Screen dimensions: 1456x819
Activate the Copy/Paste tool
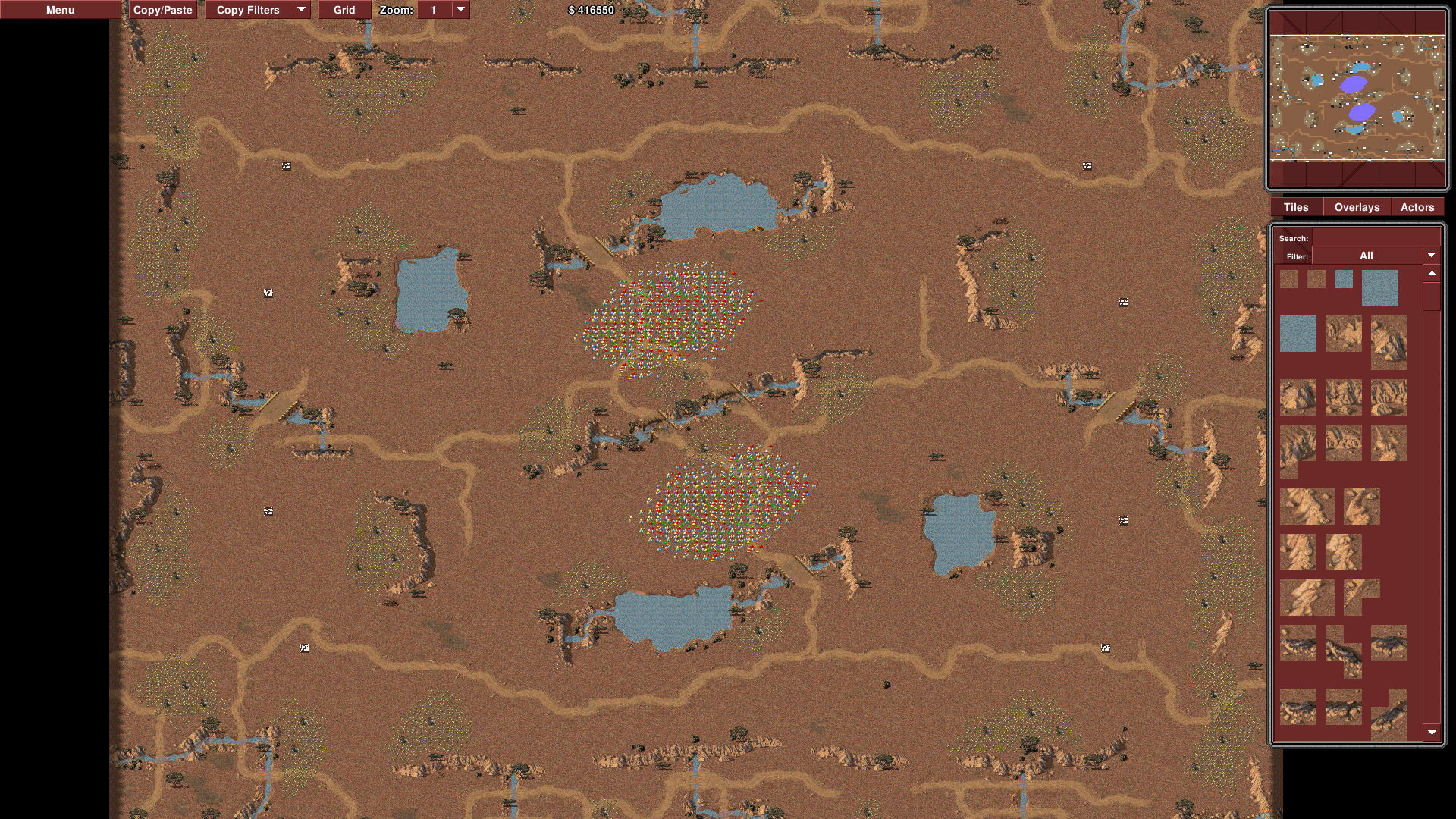coord(162,10)
